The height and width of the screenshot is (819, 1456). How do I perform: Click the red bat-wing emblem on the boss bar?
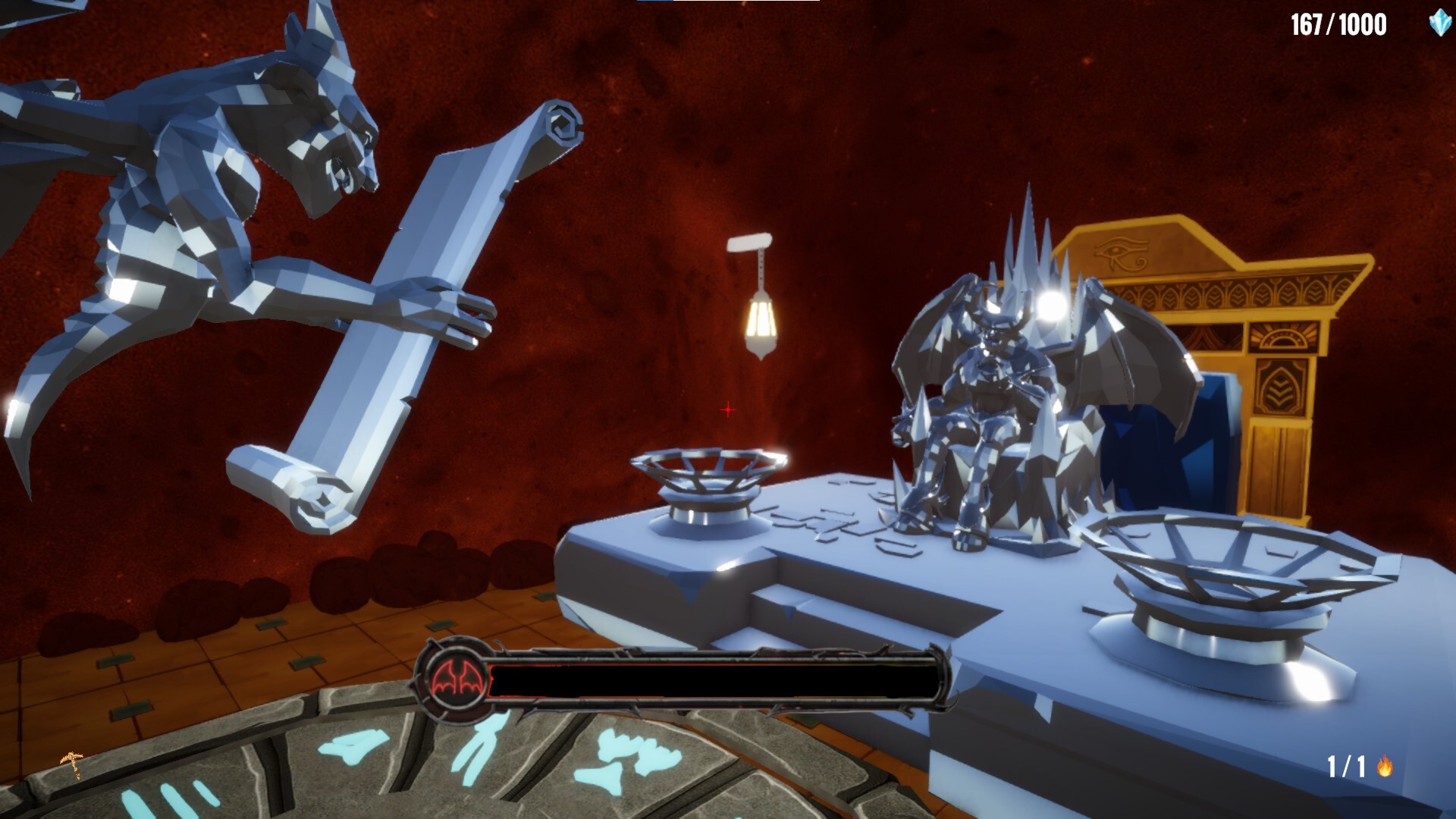pyautogui.click(x=455, y=679)
